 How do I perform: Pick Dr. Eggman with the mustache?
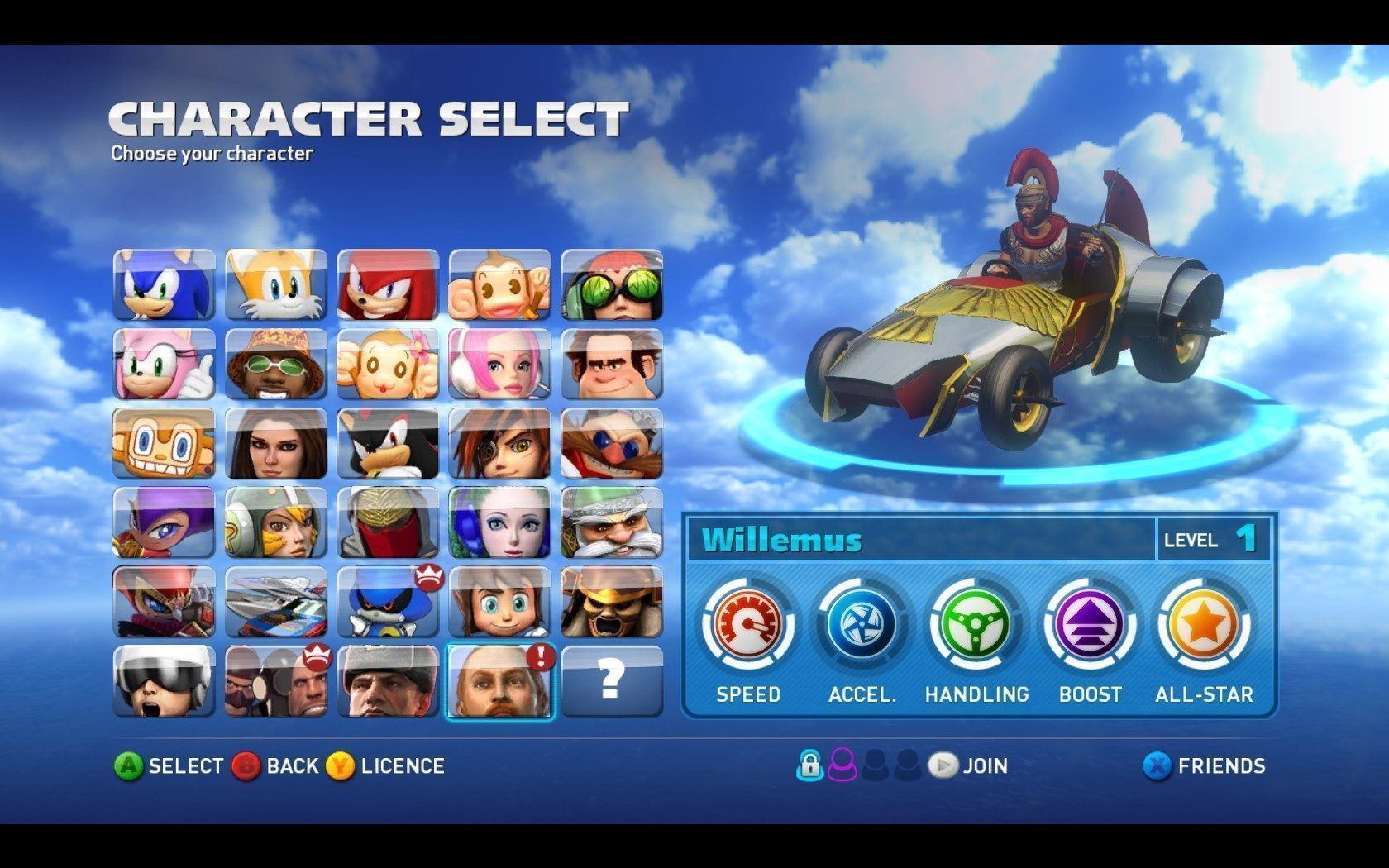[x=612, y=443]
